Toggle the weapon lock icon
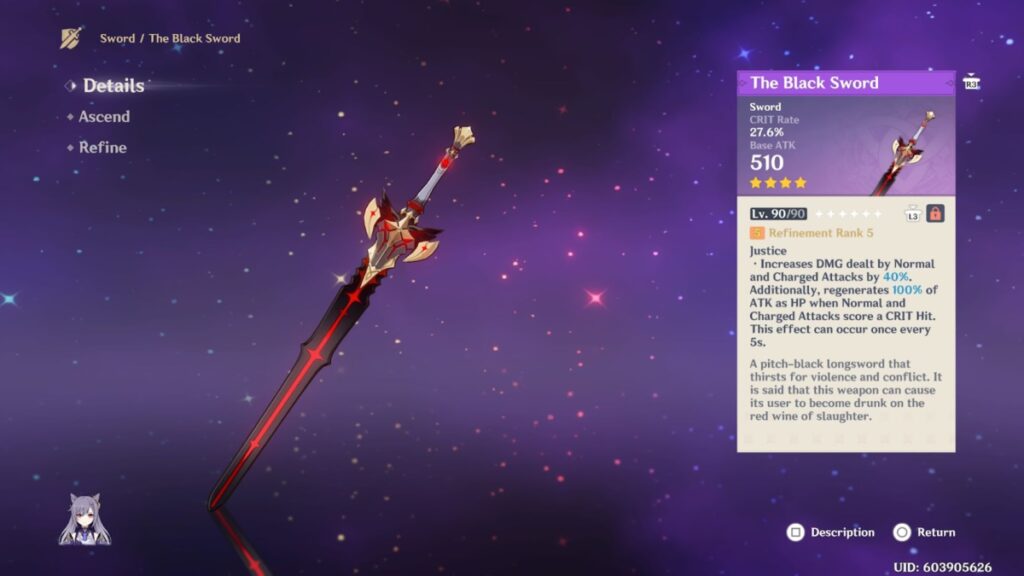Image resolution: width=1024 pixels, height=576 pixels. 935,213
